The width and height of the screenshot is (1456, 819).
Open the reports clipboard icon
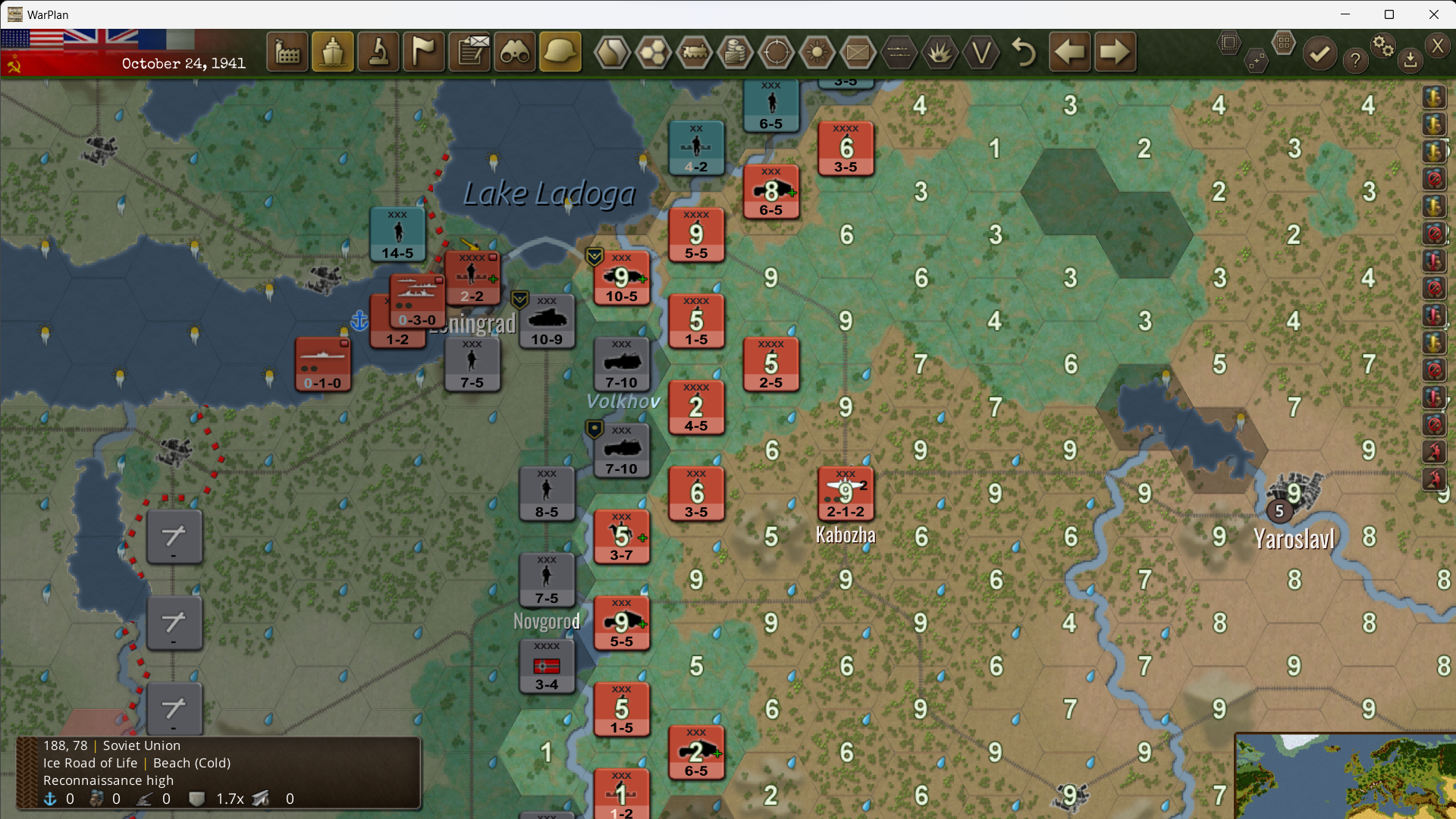tap(469, 52)
